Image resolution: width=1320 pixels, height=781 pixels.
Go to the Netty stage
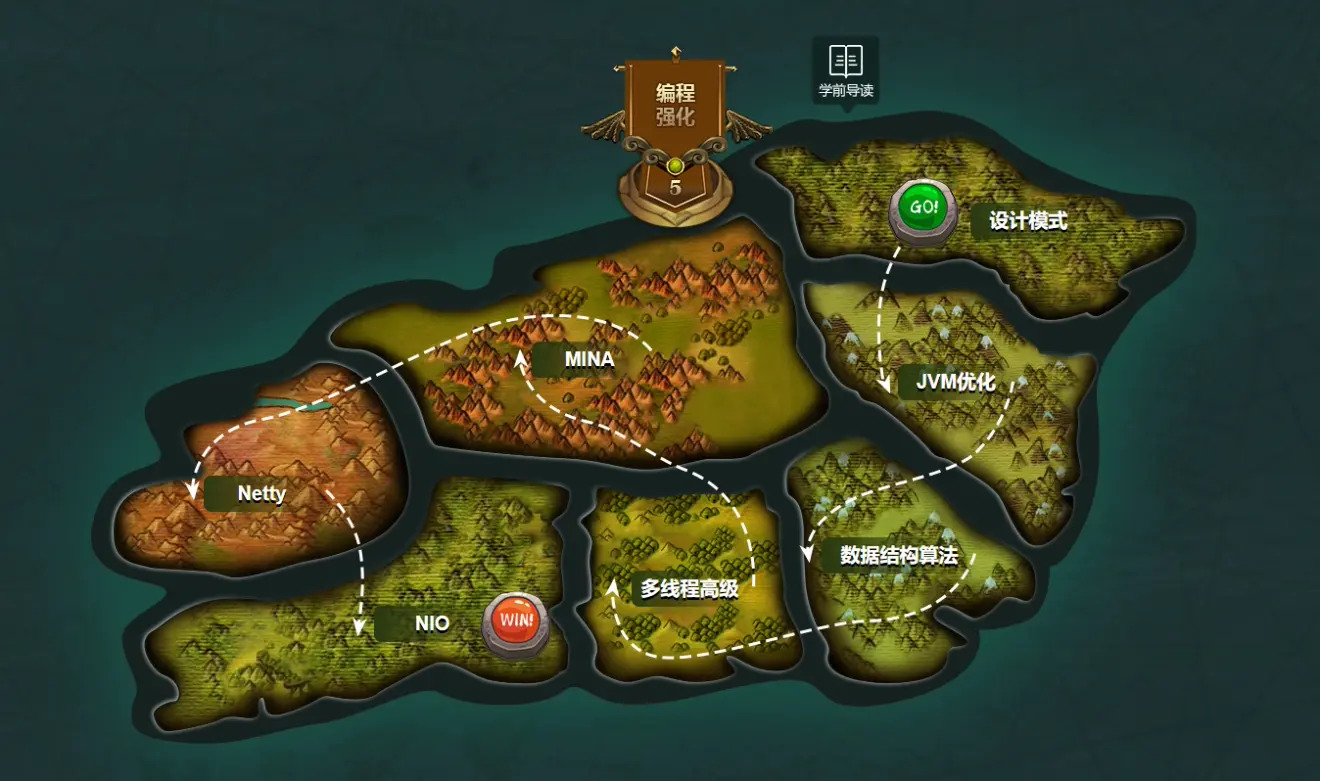click(x=261, y=493)
